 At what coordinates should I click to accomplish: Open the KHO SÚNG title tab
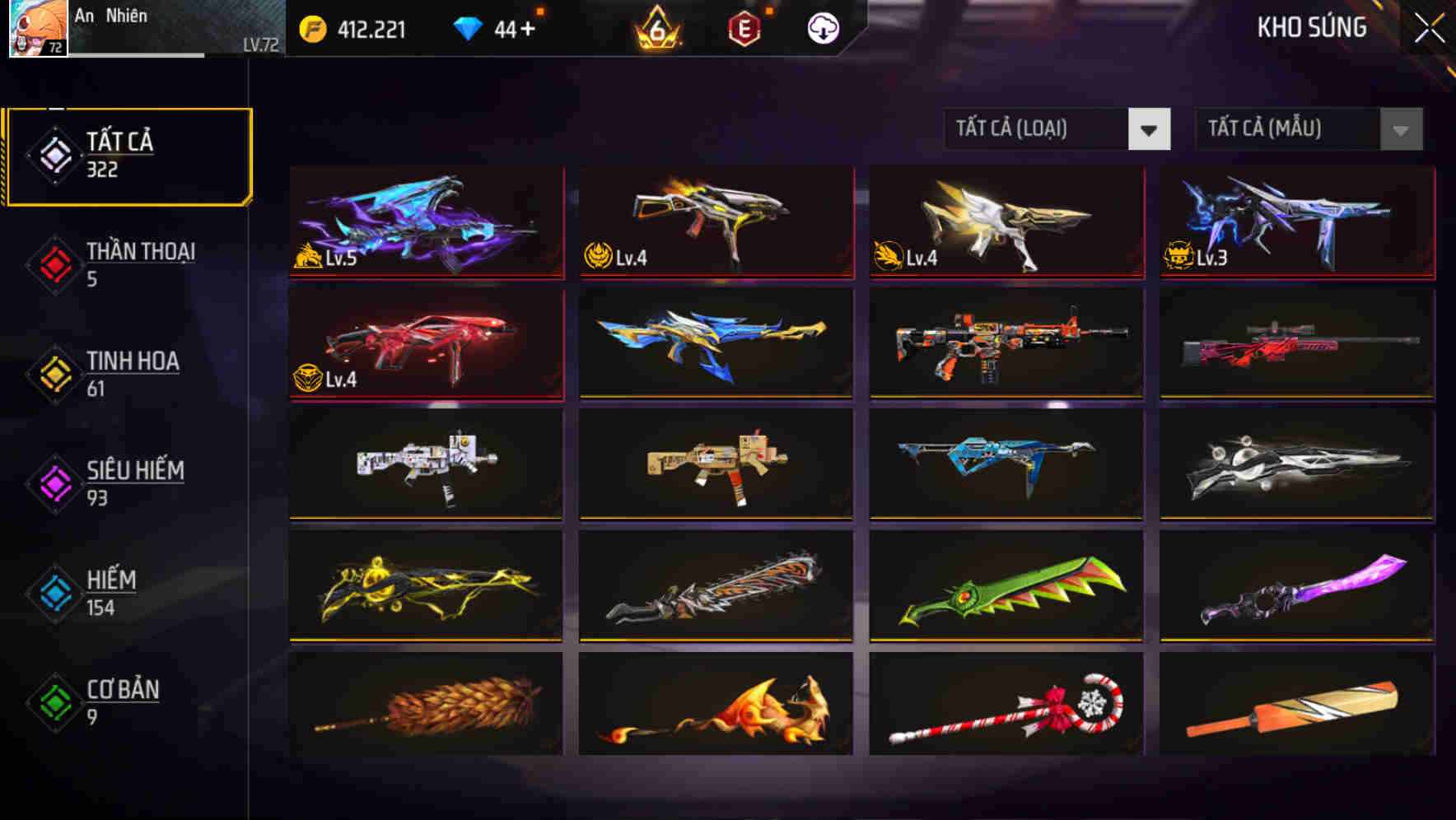pyautogui.click(x=1312, y=27)
